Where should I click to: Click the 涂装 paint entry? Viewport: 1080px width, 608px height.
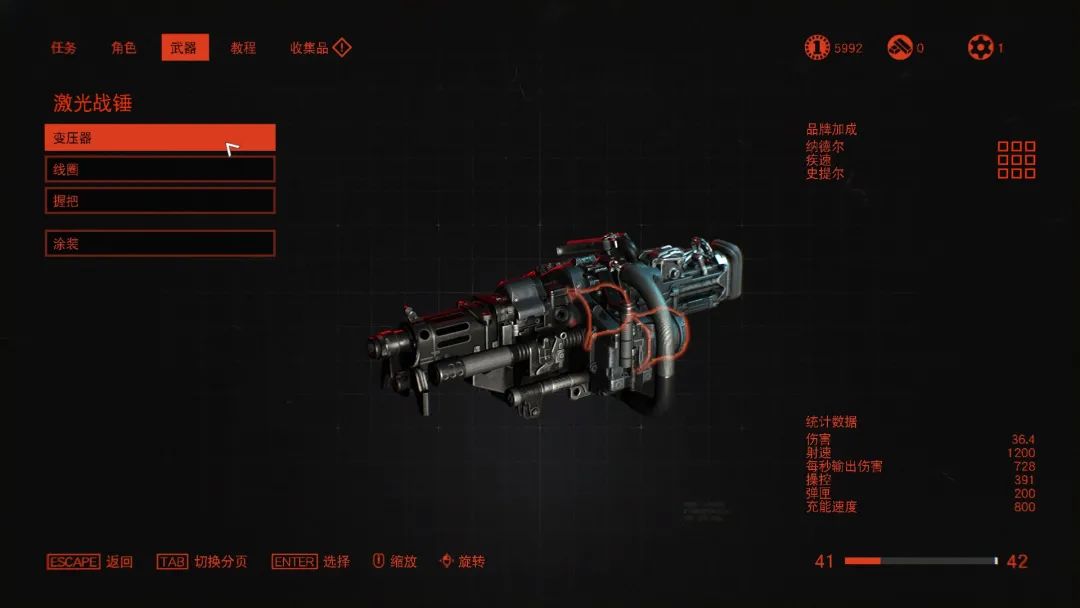click(x=160, y=243)
